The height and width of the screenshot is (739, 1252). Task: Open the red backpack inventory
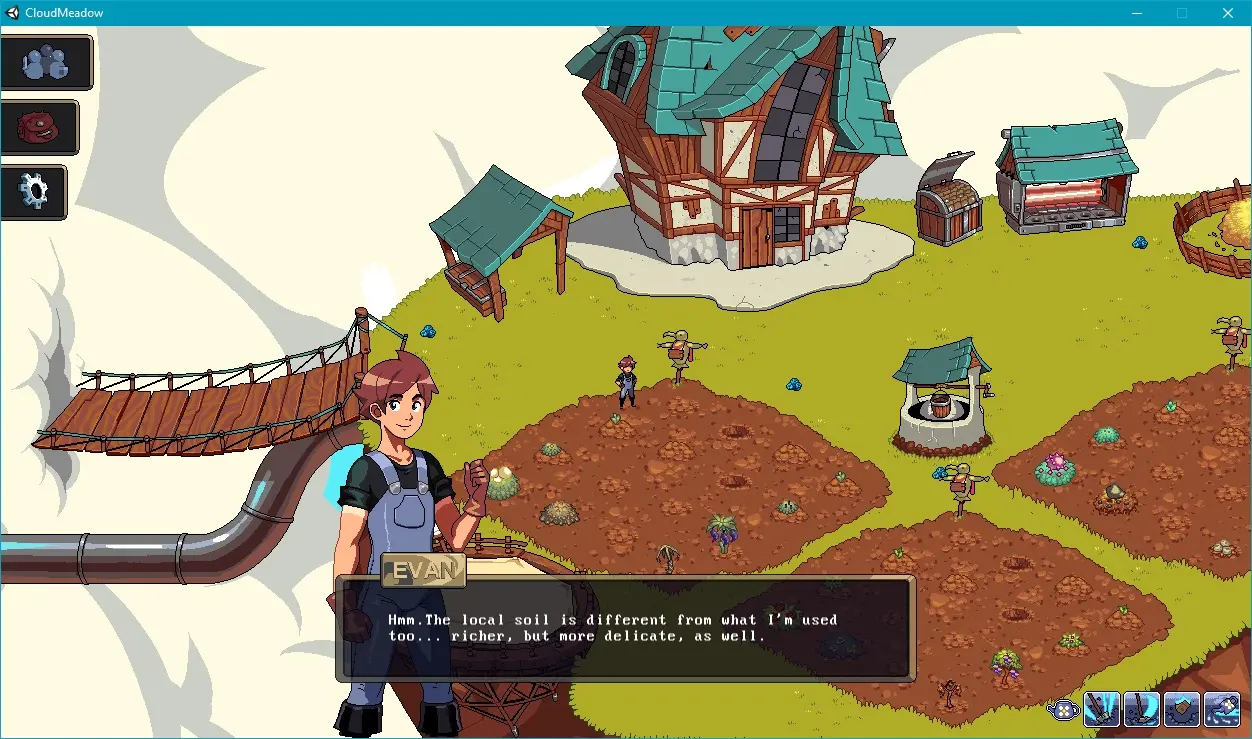tap(41, 127)
